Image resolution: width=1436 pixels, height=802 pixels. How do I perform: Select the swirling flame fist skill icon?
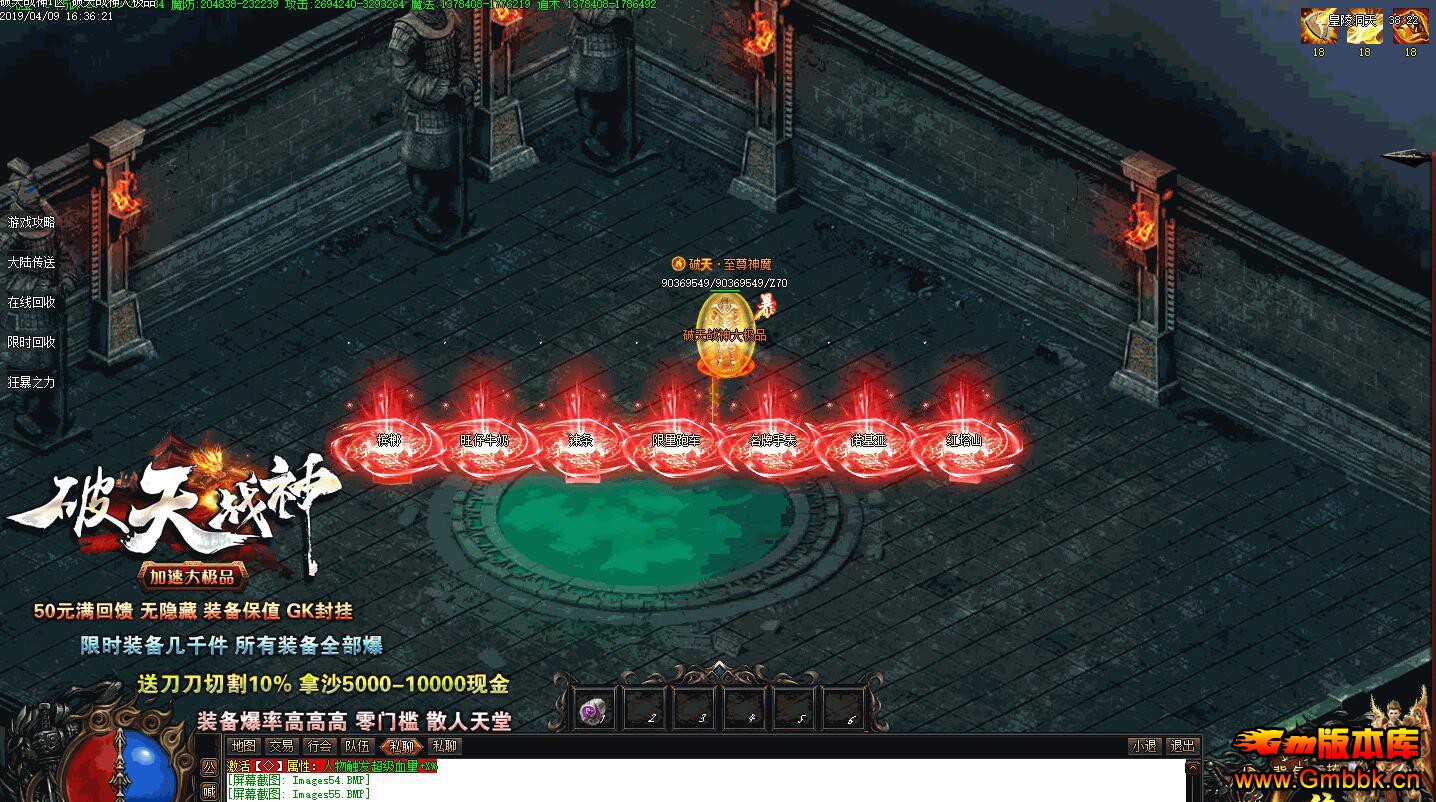[x=1410, y=27]
